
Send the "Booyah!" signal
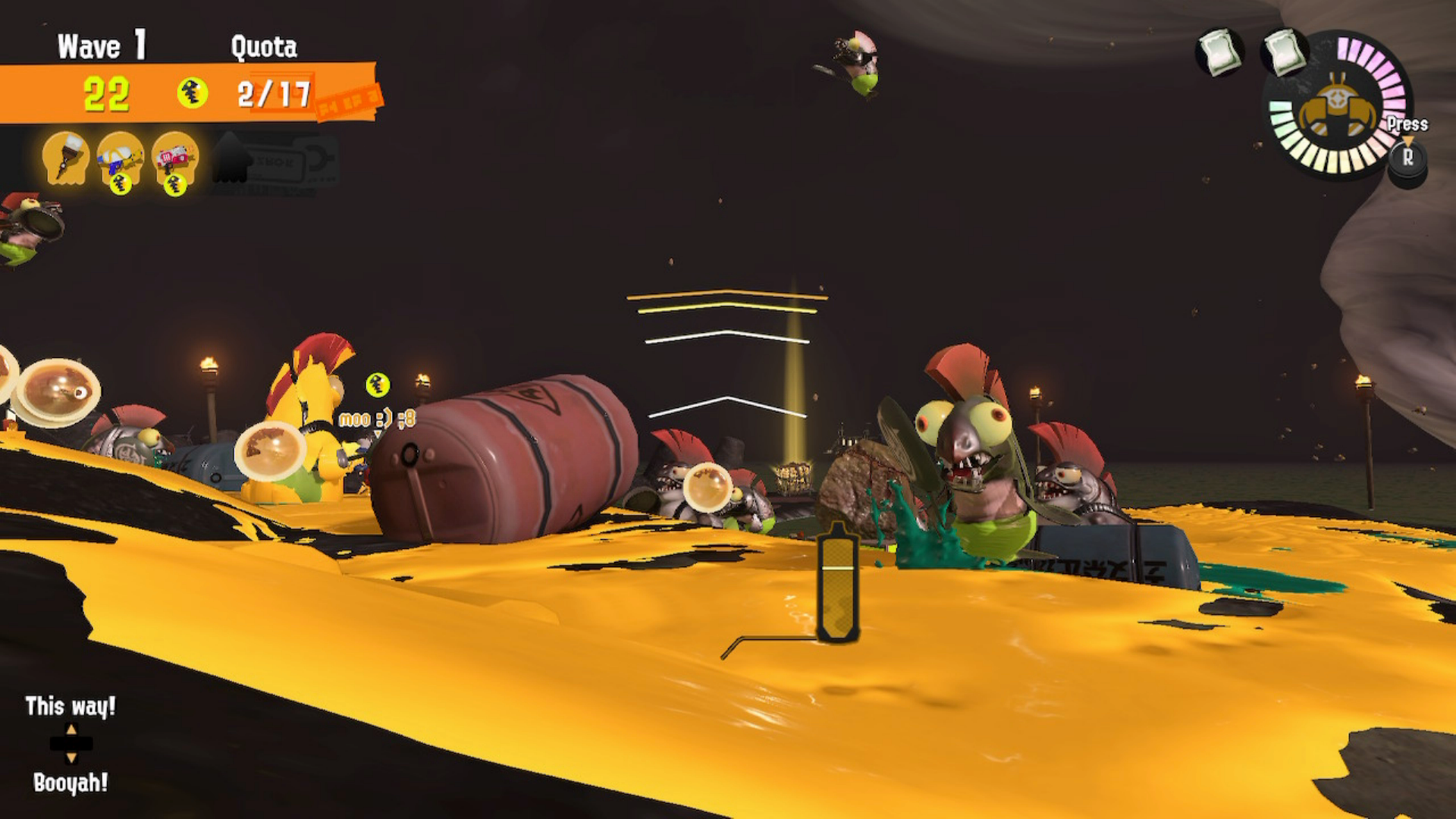[x=71, y=783]
